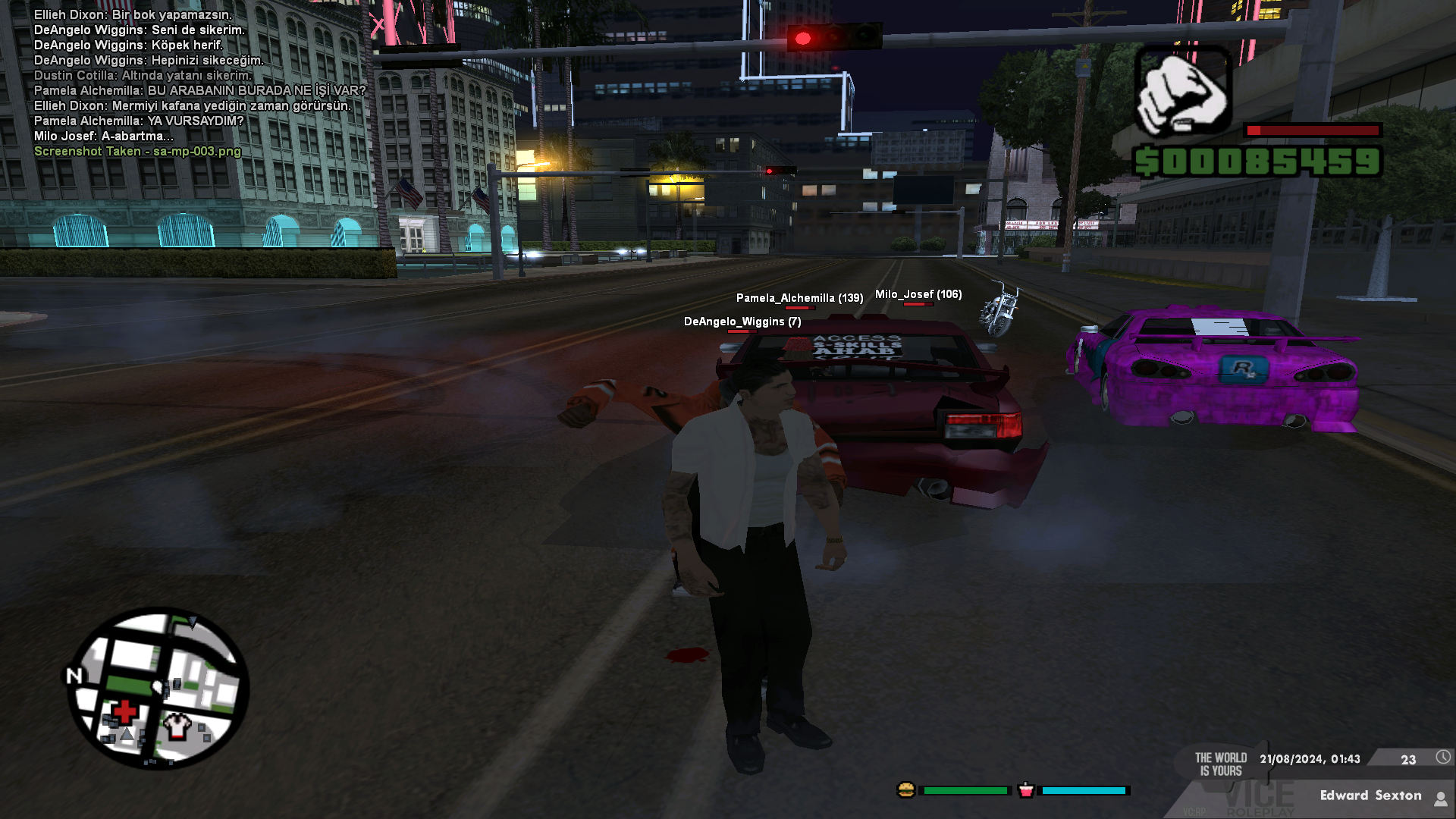Click the Edward Sexton profile icon
This screenshot has width=1456, height=819.
pyautogui.click(x=1440, y=798)
